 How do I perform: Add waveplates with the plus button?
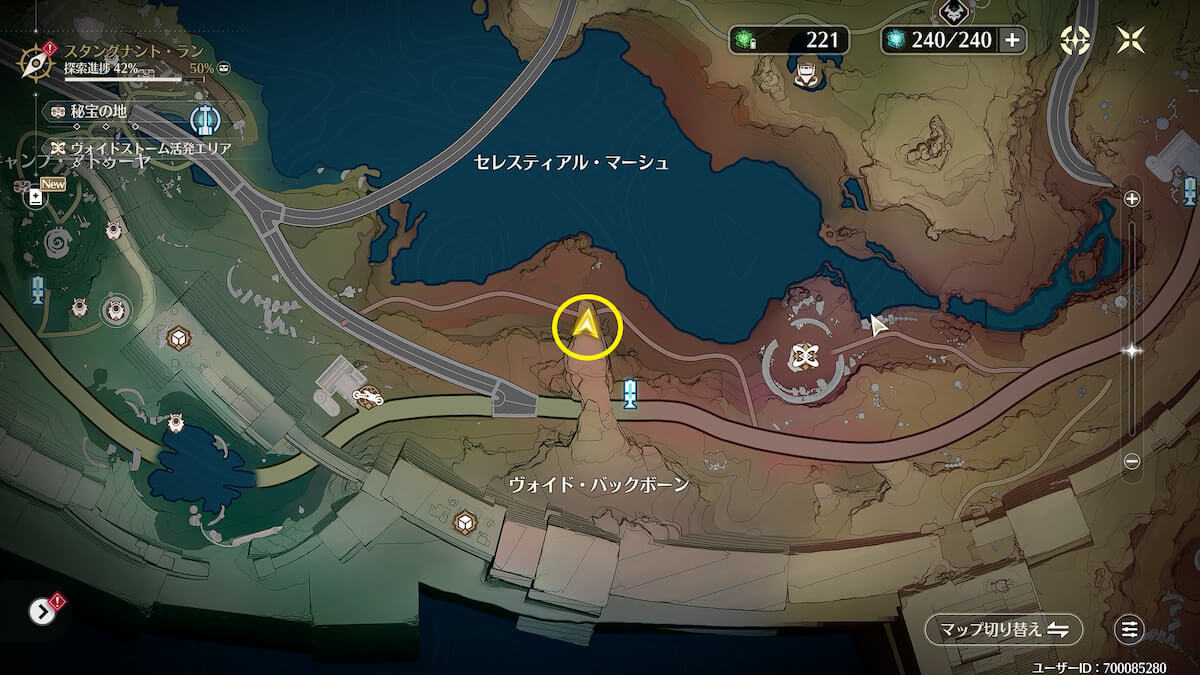coord(1012,40)
